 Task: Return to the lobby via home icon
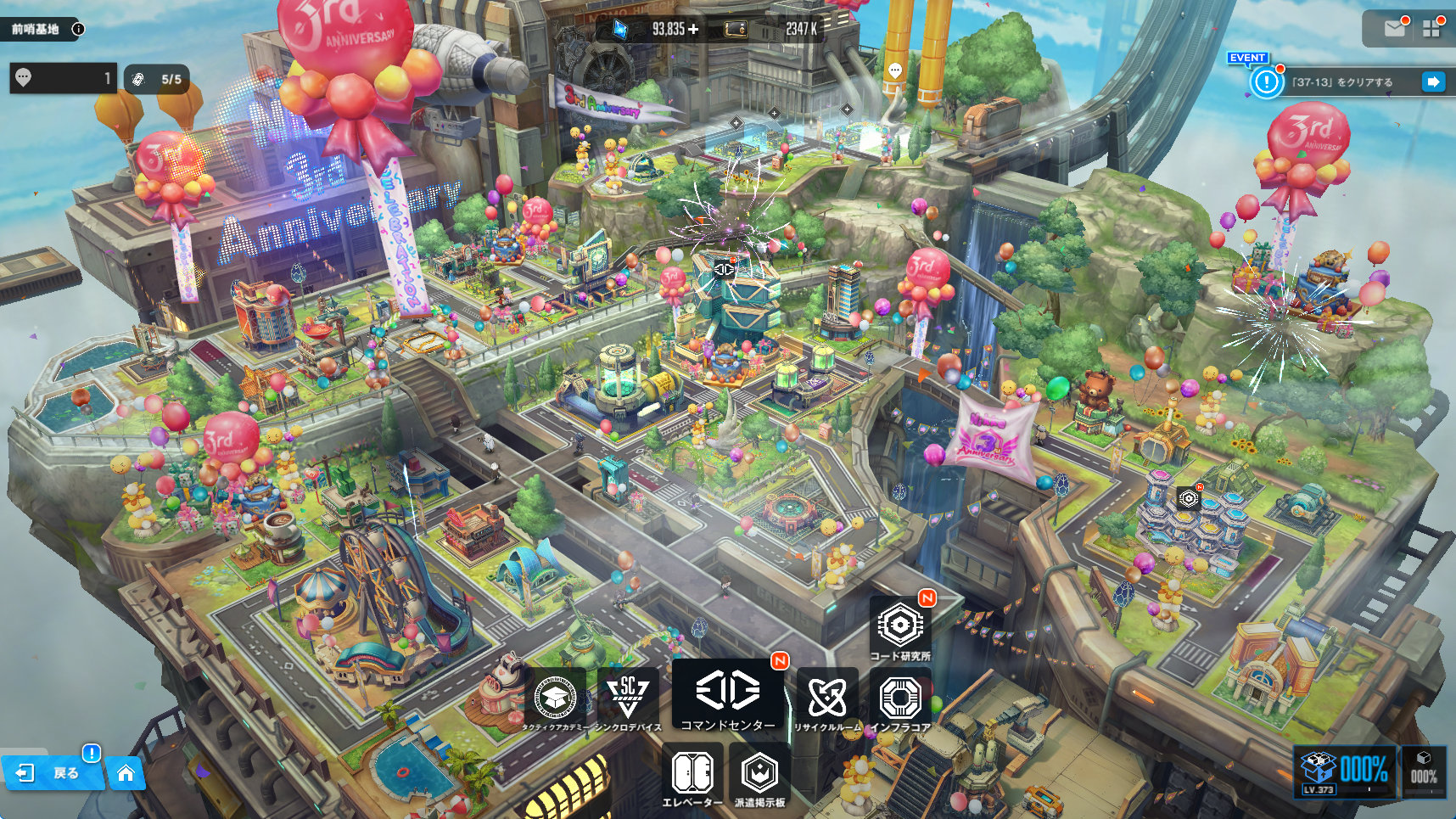pos(126,772)
